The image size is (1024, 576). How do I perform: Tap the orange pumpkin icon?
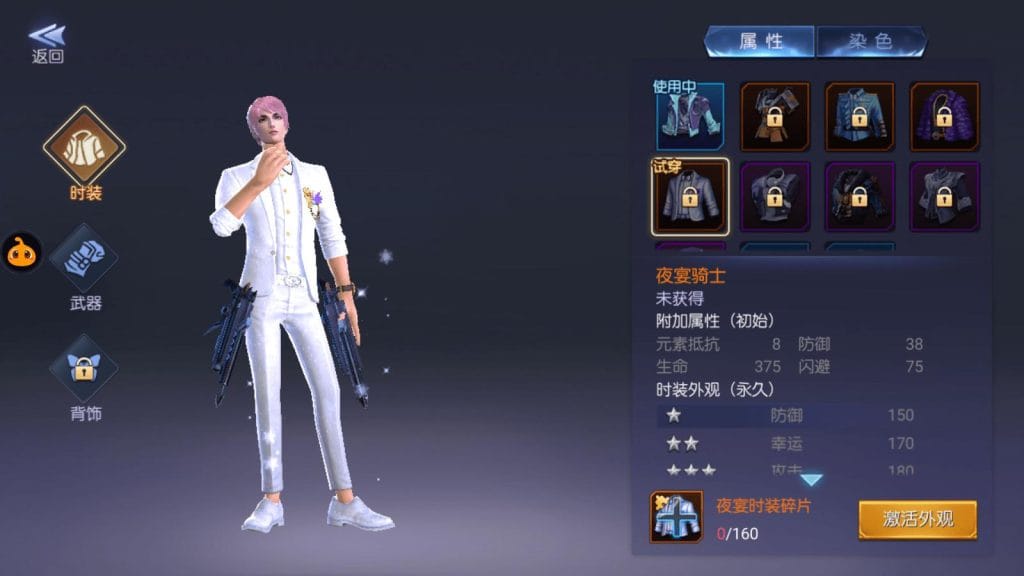click(x=21, y=253)
